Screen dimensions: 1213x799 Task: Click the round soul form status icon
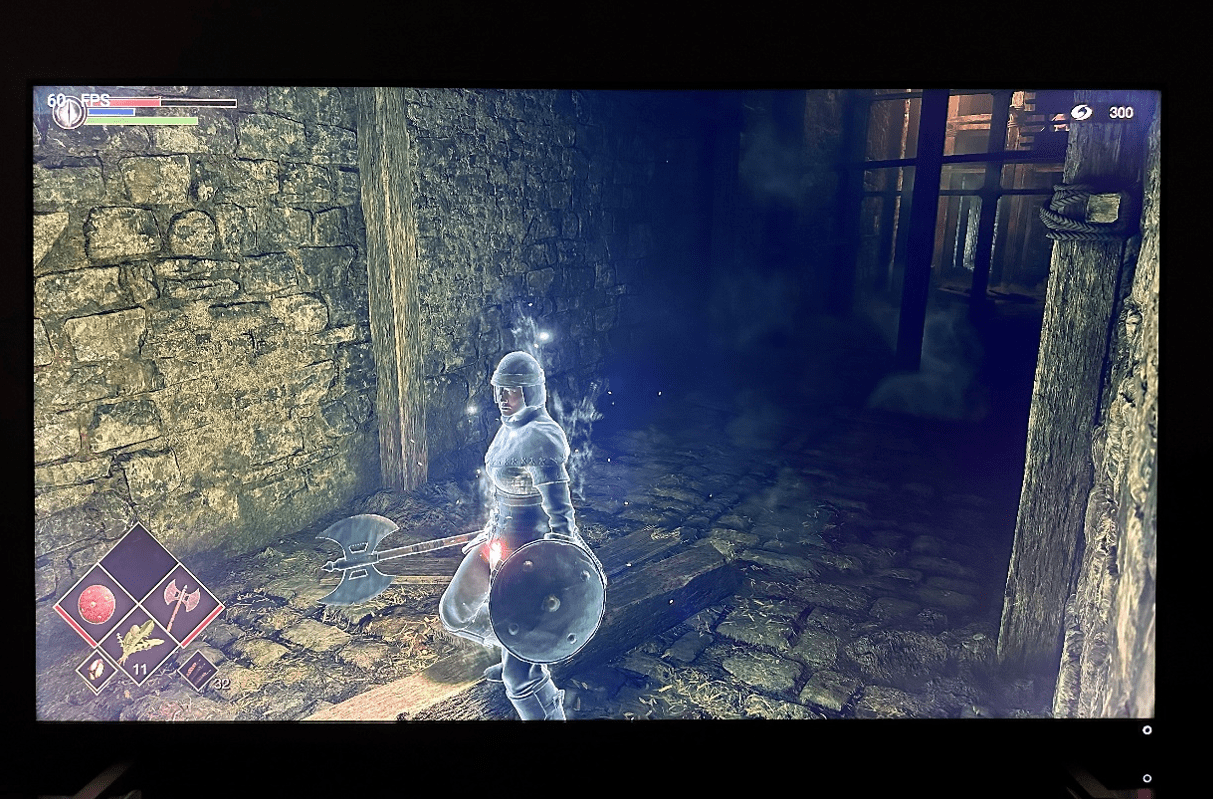tap(69, 112)
